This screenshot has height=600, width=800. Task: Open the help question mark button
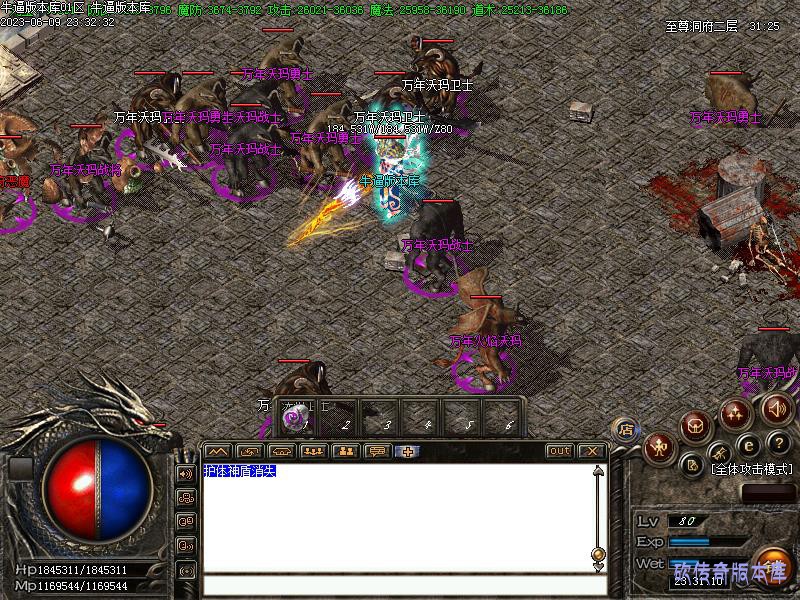(778, 443)
